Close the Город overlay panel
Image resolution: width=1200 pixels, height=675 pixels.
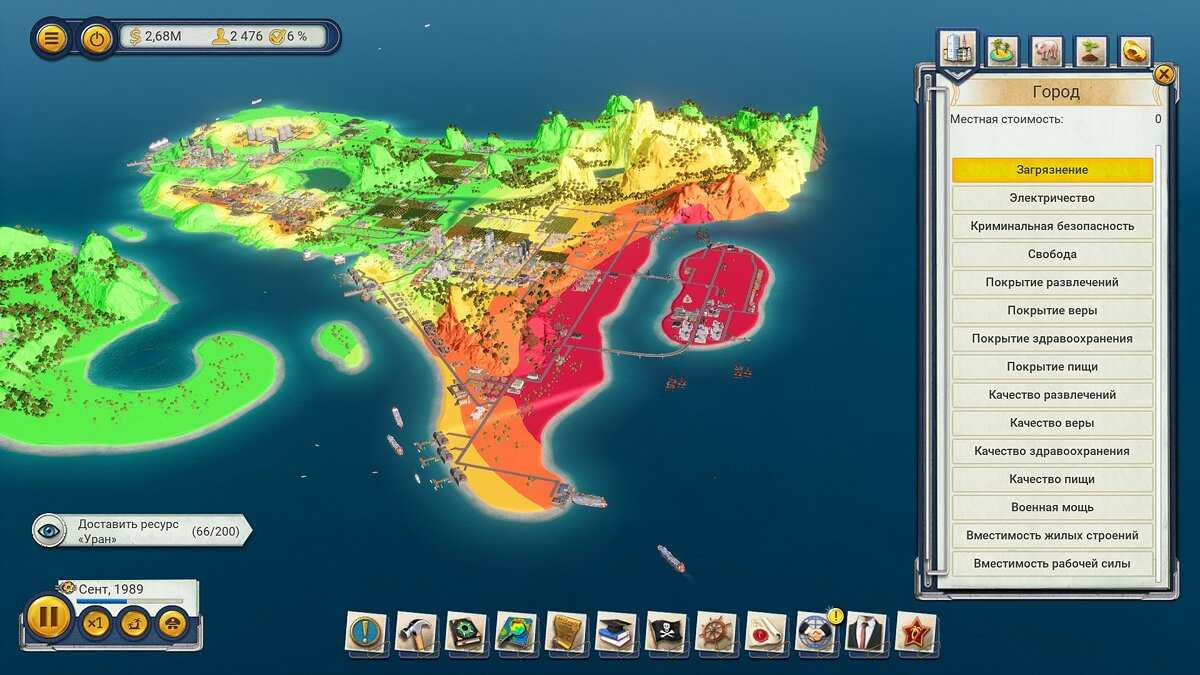tap(1163, 74)
